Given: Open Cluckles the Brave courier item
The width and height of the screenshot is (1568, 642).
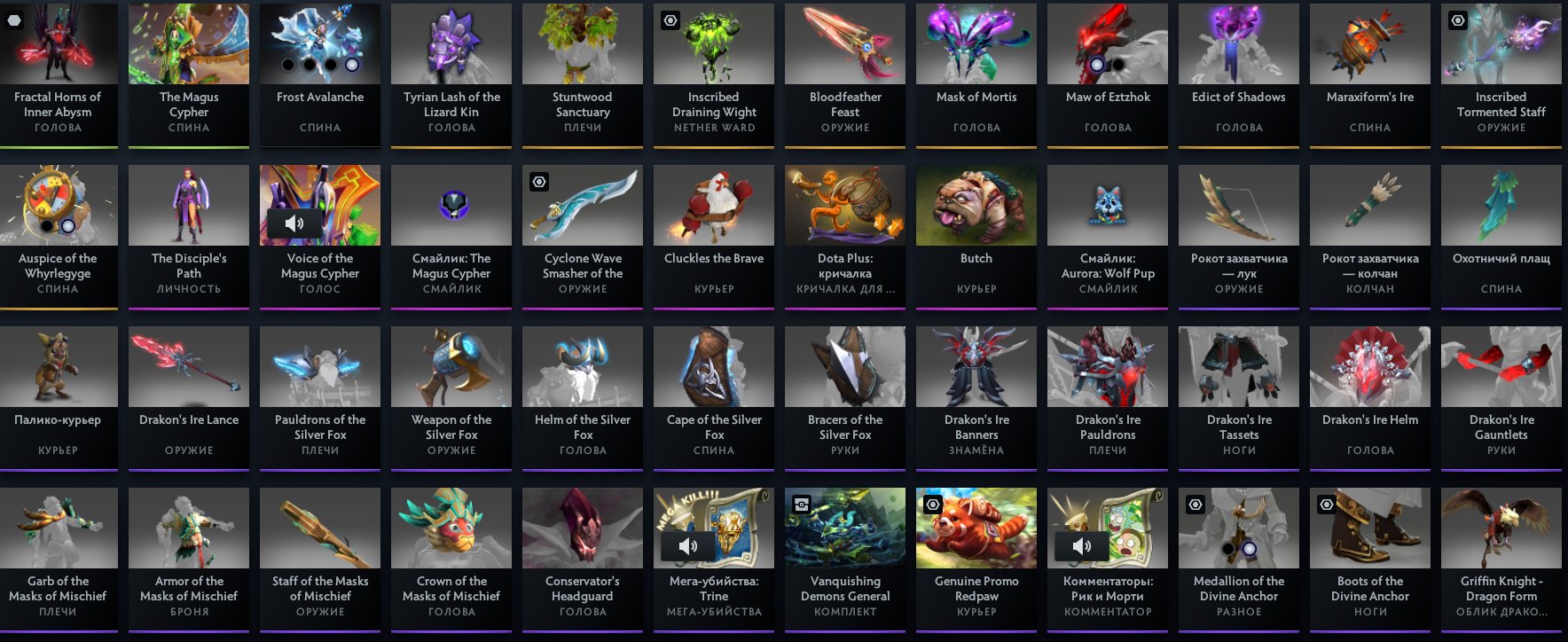Looking at the screenshot, I should pyautogui.click(x=713, y=205).
